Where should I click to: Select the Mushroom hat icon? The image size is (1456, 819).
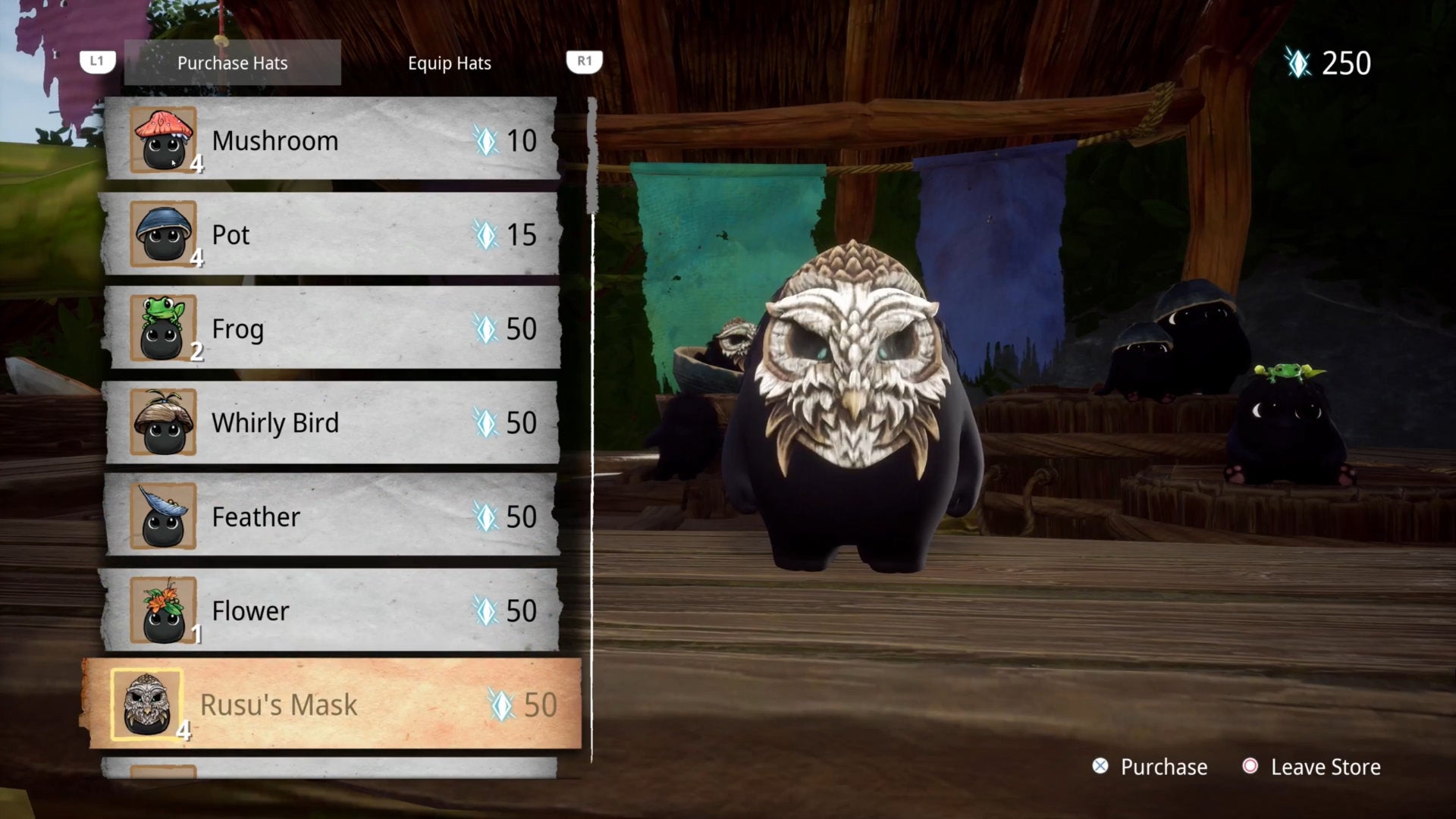pyautogui.click(x=163, y=140)
